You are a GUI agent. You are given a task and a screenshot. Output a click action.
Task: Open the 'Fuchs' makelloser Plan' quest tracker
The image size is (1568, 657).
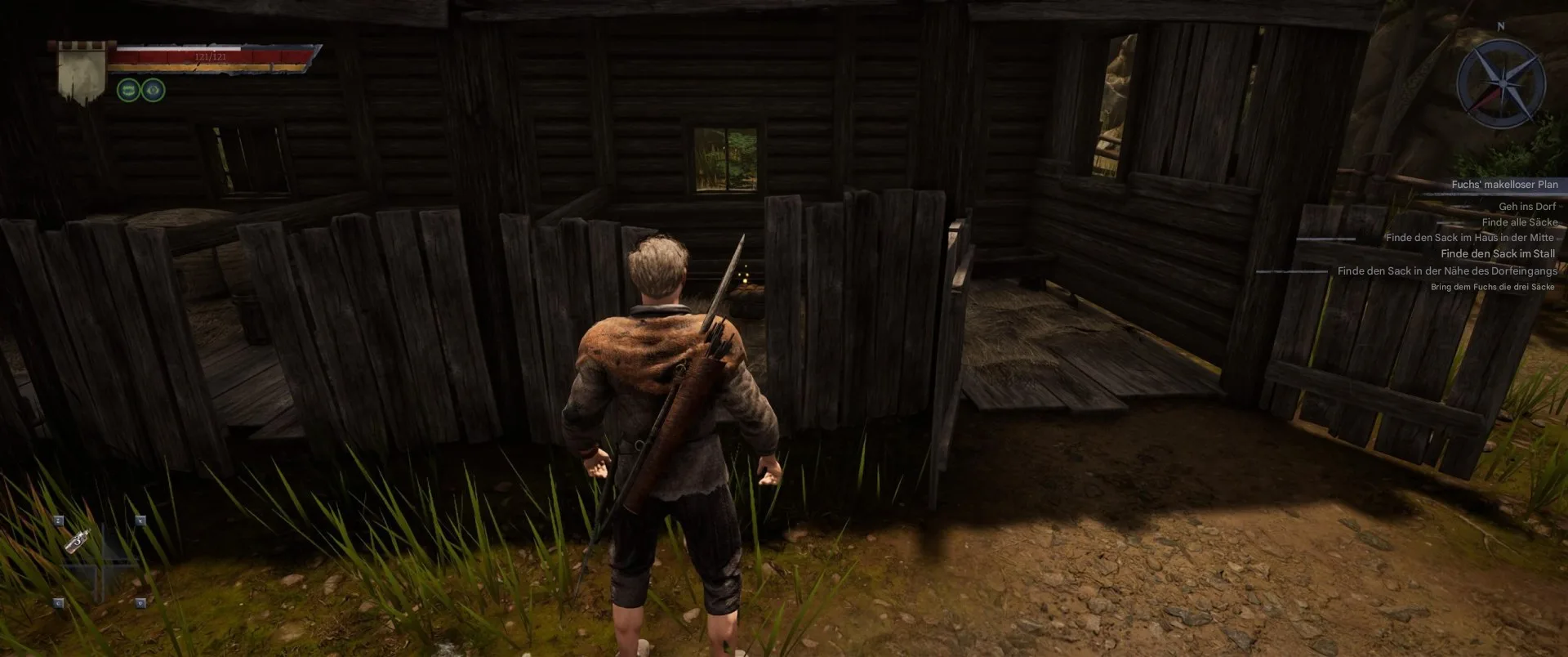tap(1504, 185)
